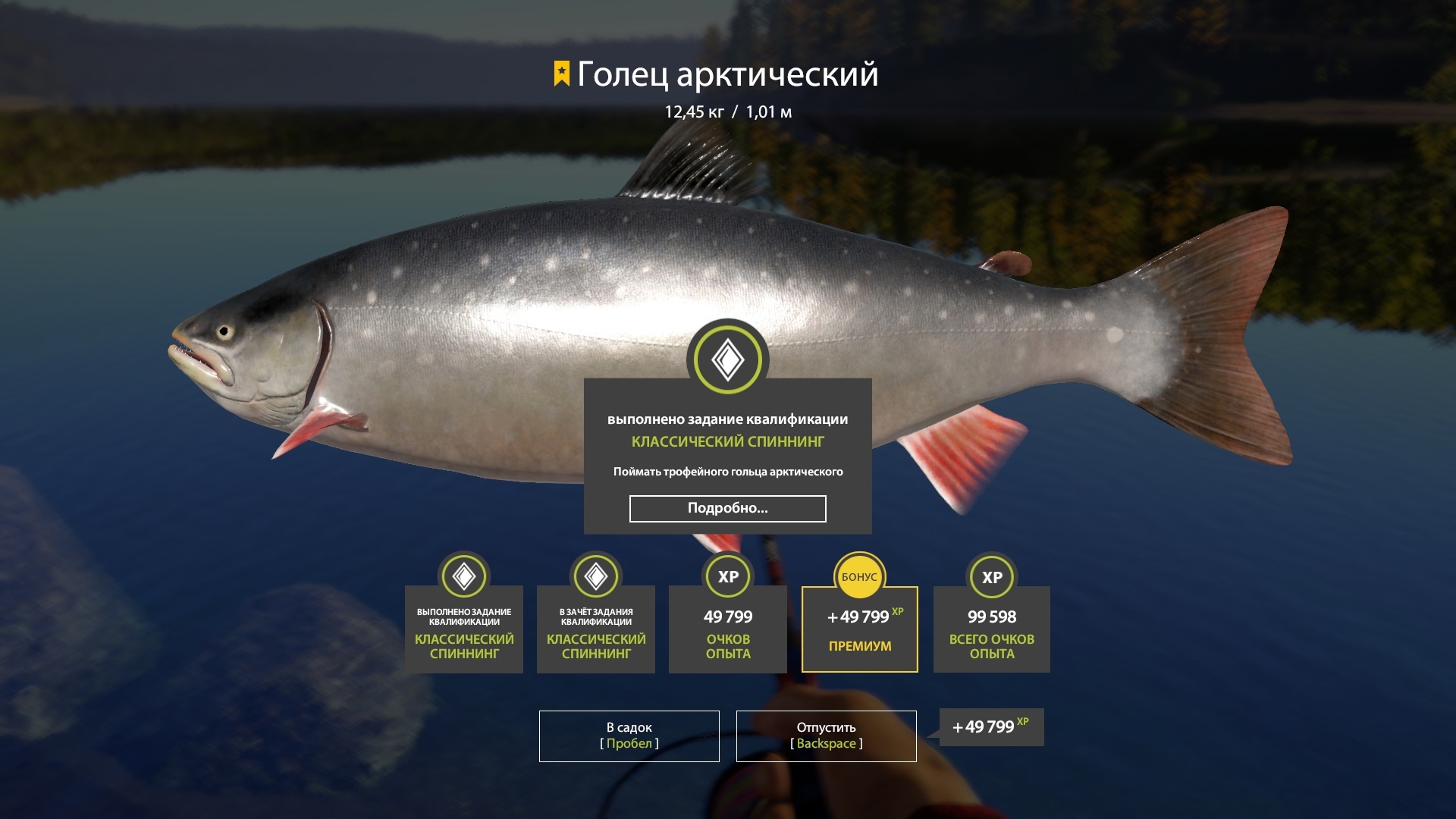Viewport: 1456px width, 819px height.
Task: Click the fish title 'Голец арктический'
Action: tap(726, 74)
